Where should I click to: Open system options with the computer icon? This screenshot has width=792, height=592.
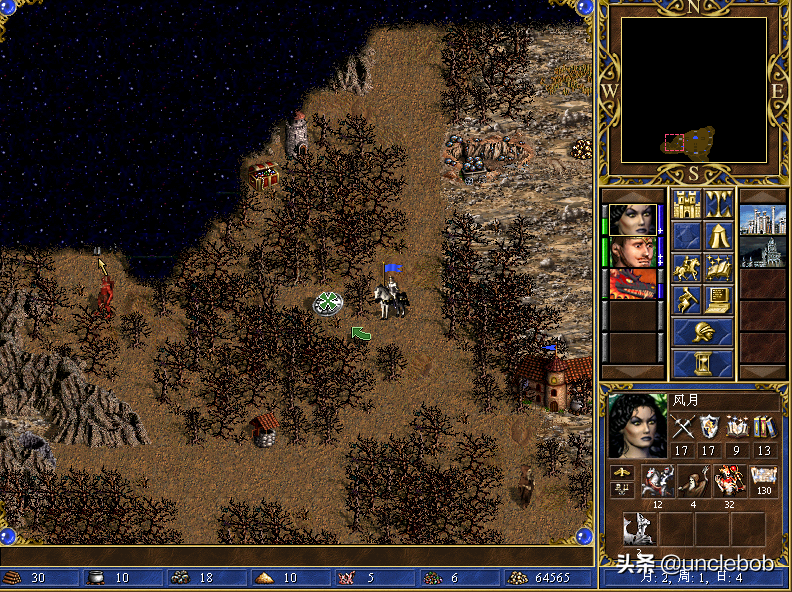click(x=718, y=299)
